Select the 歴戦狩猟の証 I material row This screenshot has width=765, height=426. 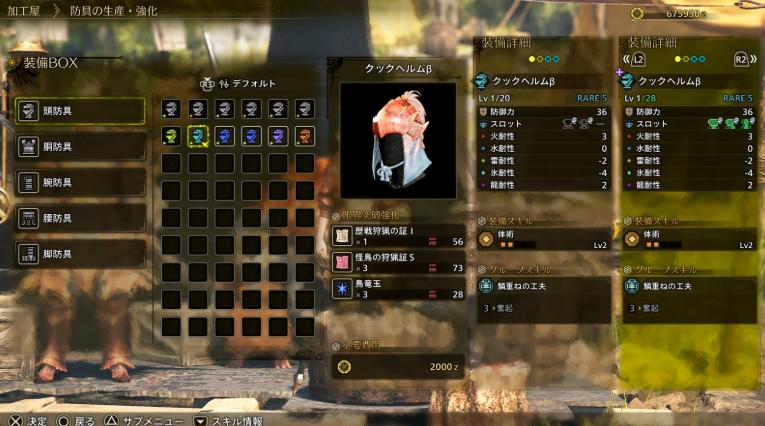click(399, 236)
